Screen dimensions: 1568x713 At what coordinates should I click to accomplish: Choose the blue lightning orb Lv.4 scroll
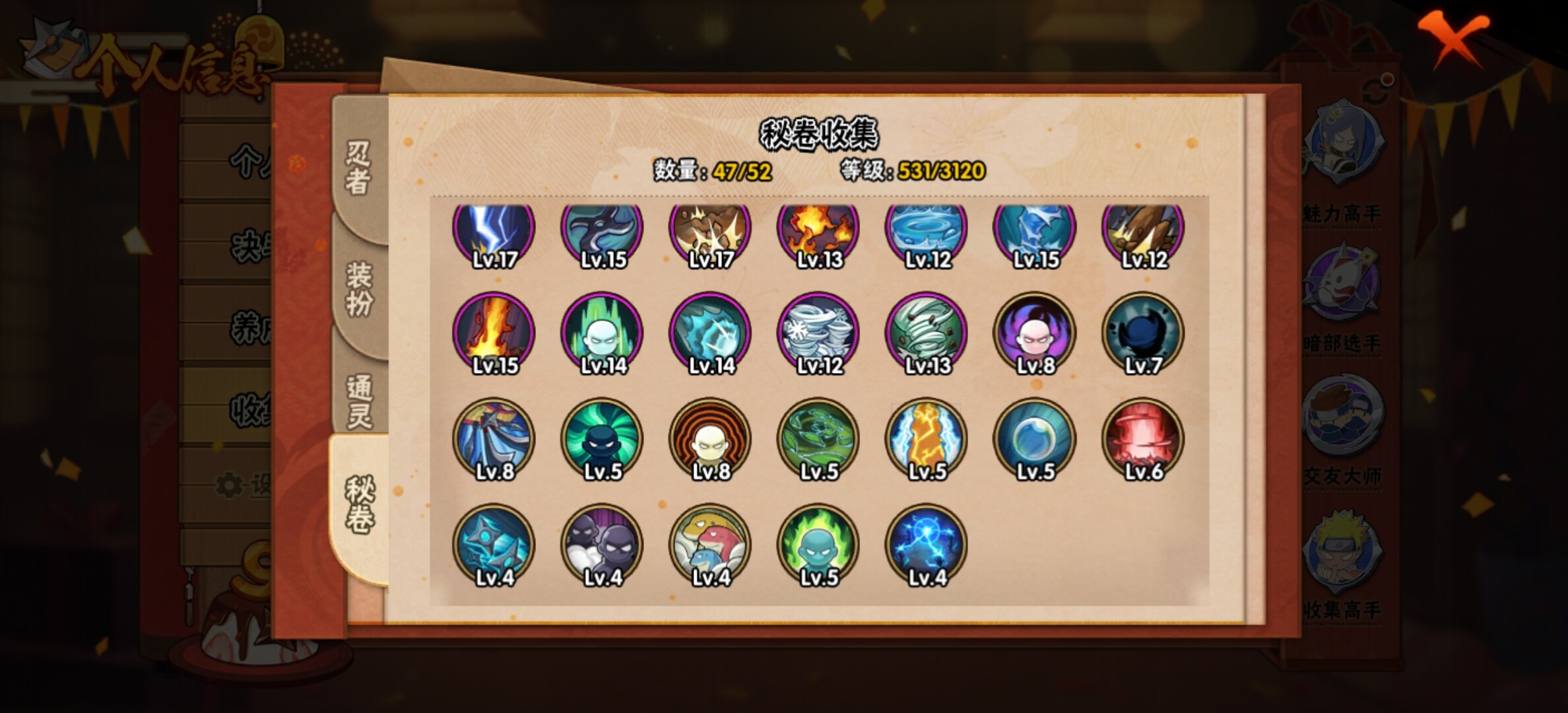tap(926, 545)
